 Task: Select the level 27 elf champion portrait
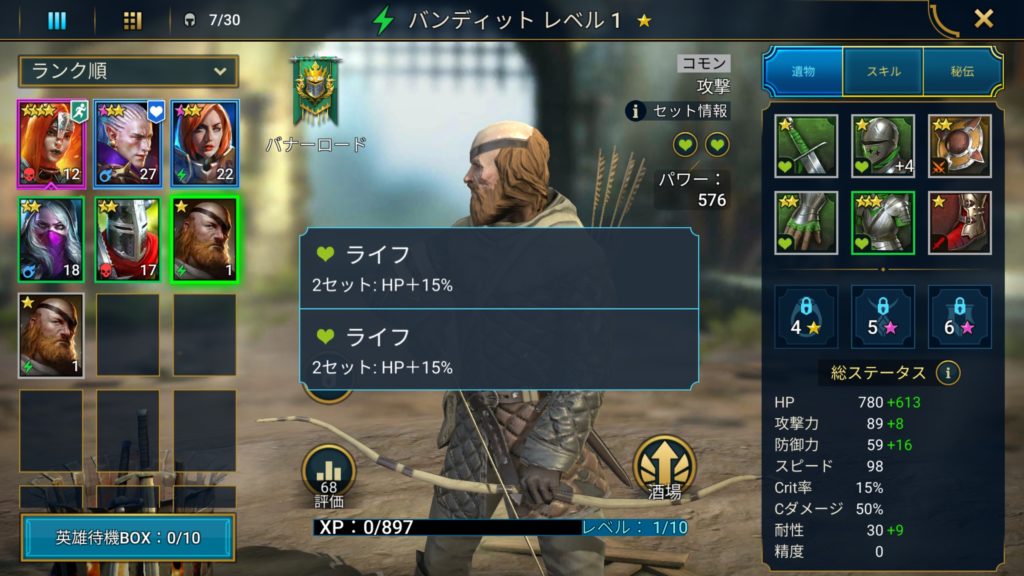point(128,144)
